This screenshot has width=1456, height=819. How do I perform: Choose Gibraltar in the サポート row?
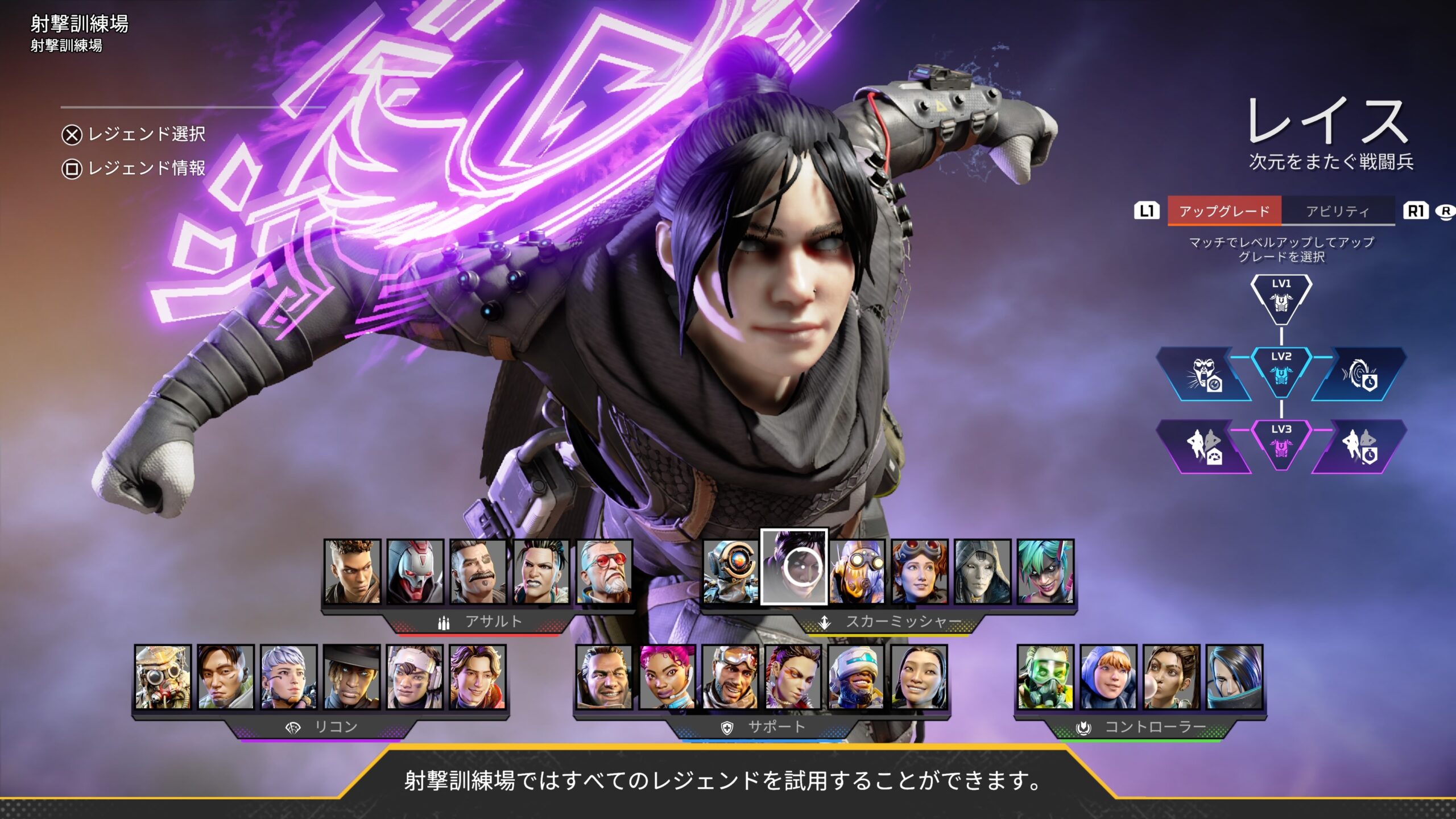click(604, 677)
